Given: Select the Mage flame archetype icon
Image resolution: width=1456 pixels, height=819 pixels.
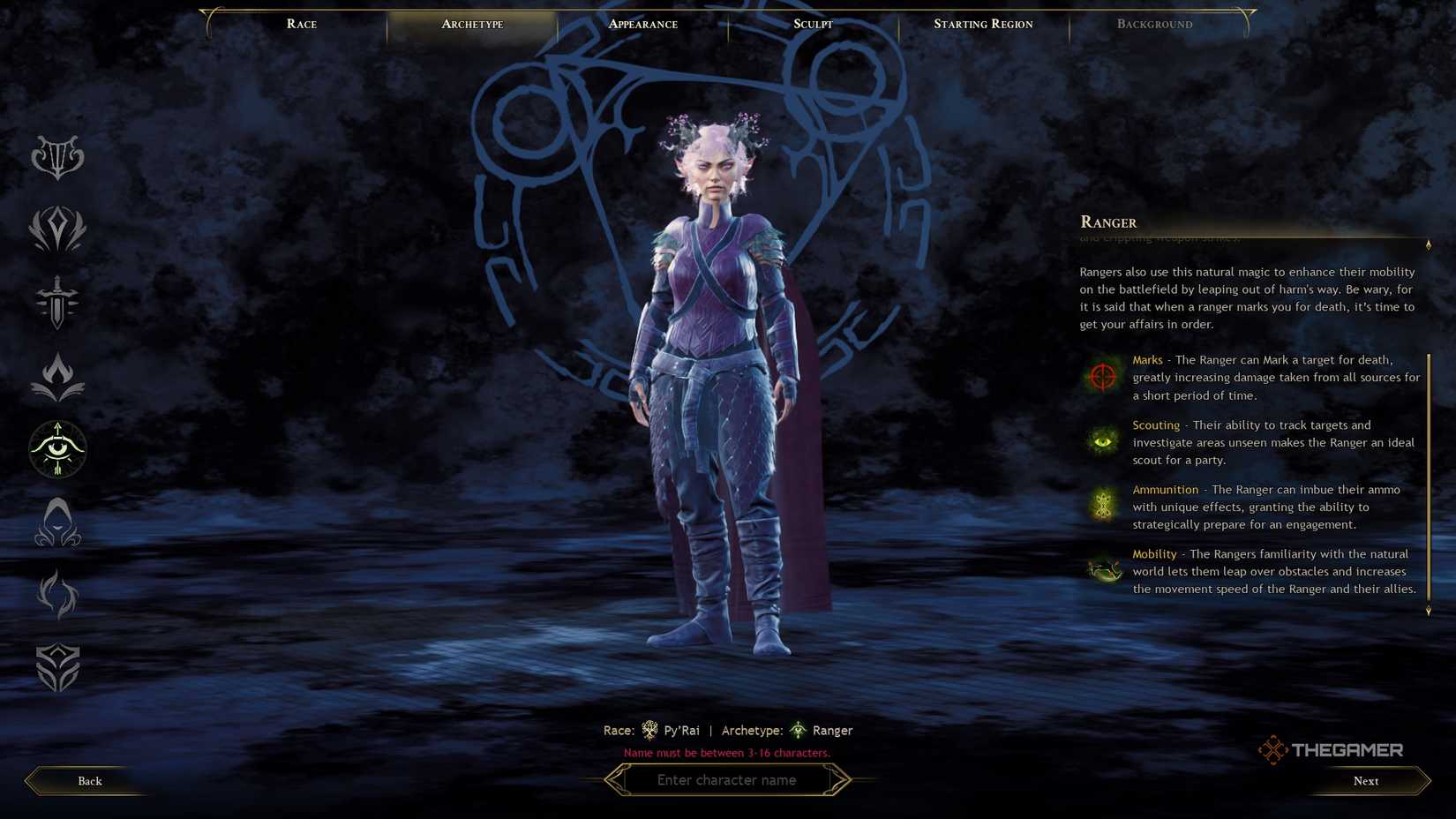Looking at the screenshot, I should pos(58,375).
